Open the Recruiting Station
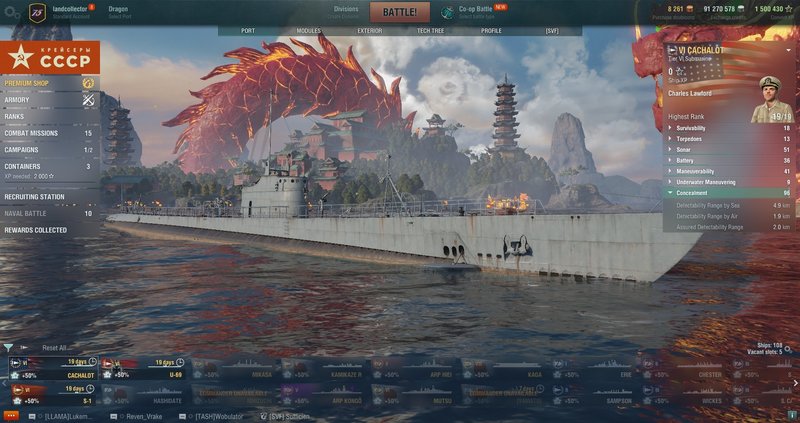The height and width of the screenshot is (423, 800). [x=34, y=197]
